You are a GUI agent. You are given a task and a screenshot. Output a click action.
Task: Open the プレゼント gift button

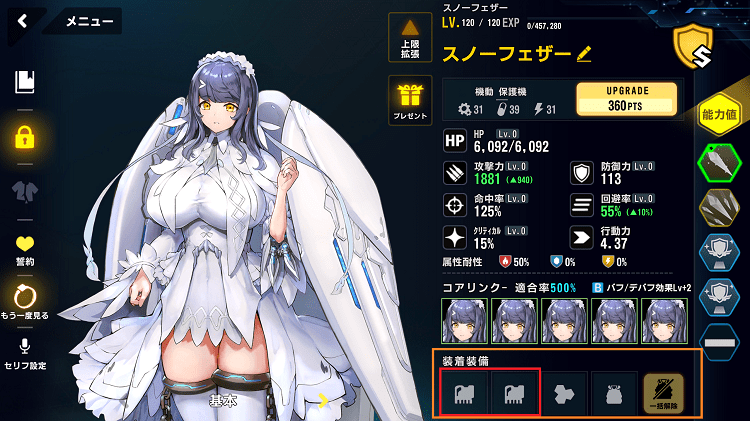[x=411, y=99]
